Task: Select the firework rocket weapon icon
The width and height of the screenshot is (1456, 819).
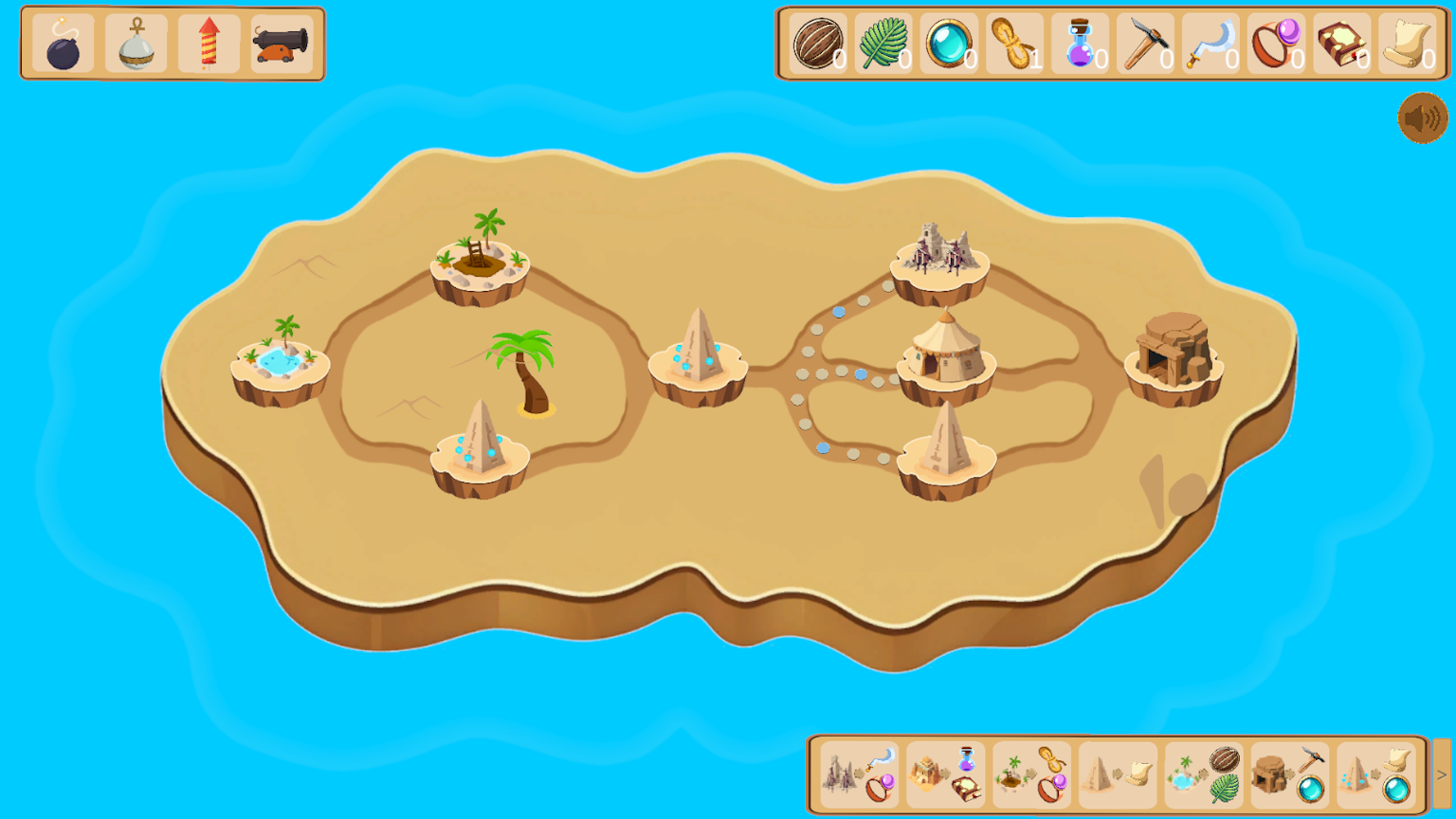Action: coord(208,42)
